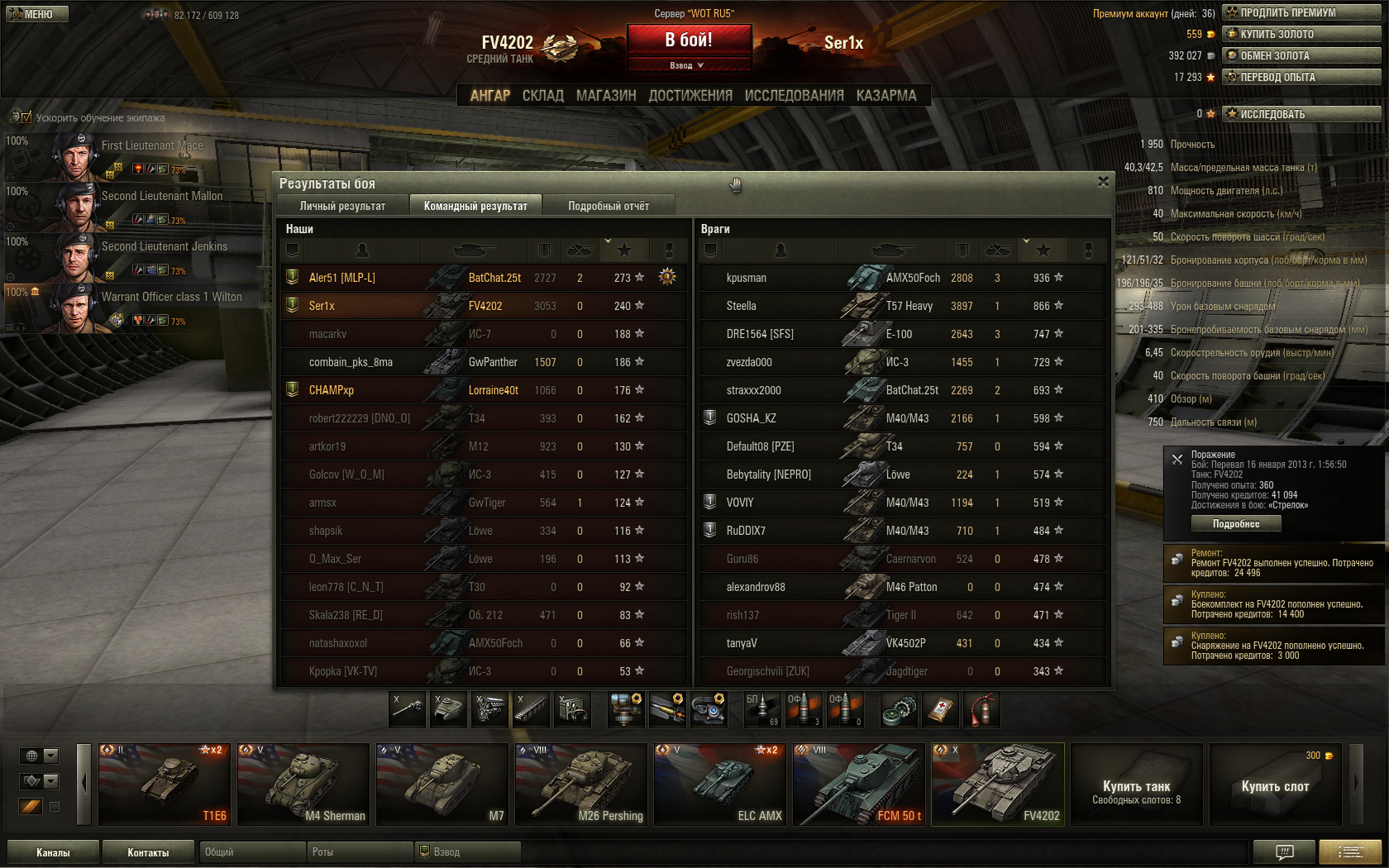Image resolution: width=1389 pixels, height=868 pixels.
Task: Open details with Подробнее button
Action: [x=1236, y=523]
